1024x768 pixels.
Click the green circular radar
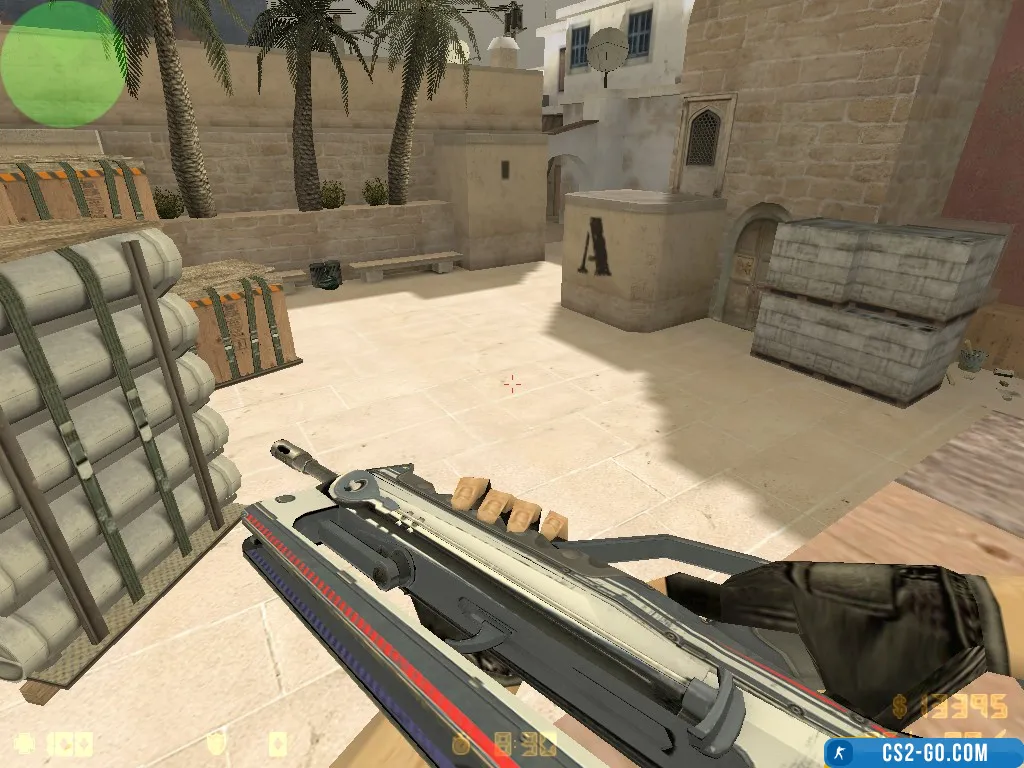[x=63, y=64]
